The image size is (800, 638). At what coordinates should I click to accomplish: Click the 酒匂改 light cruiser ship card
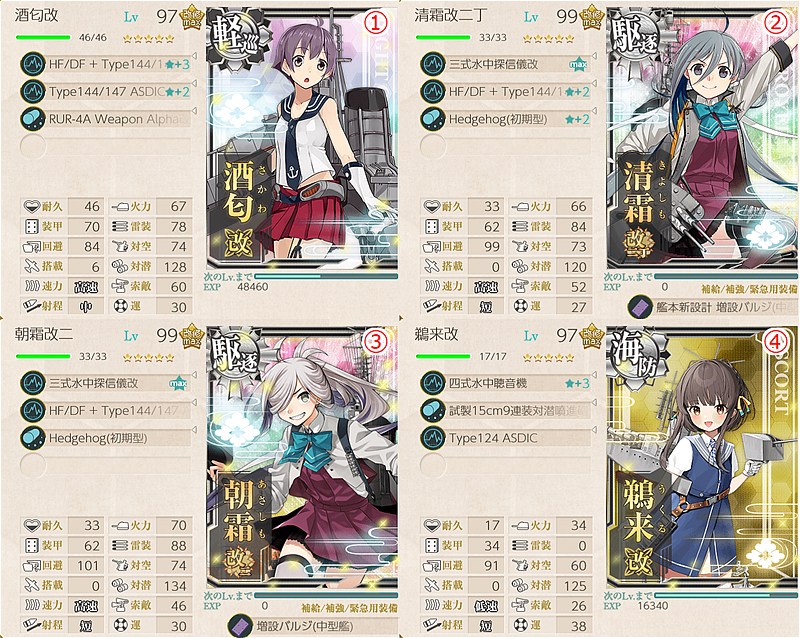300,150
